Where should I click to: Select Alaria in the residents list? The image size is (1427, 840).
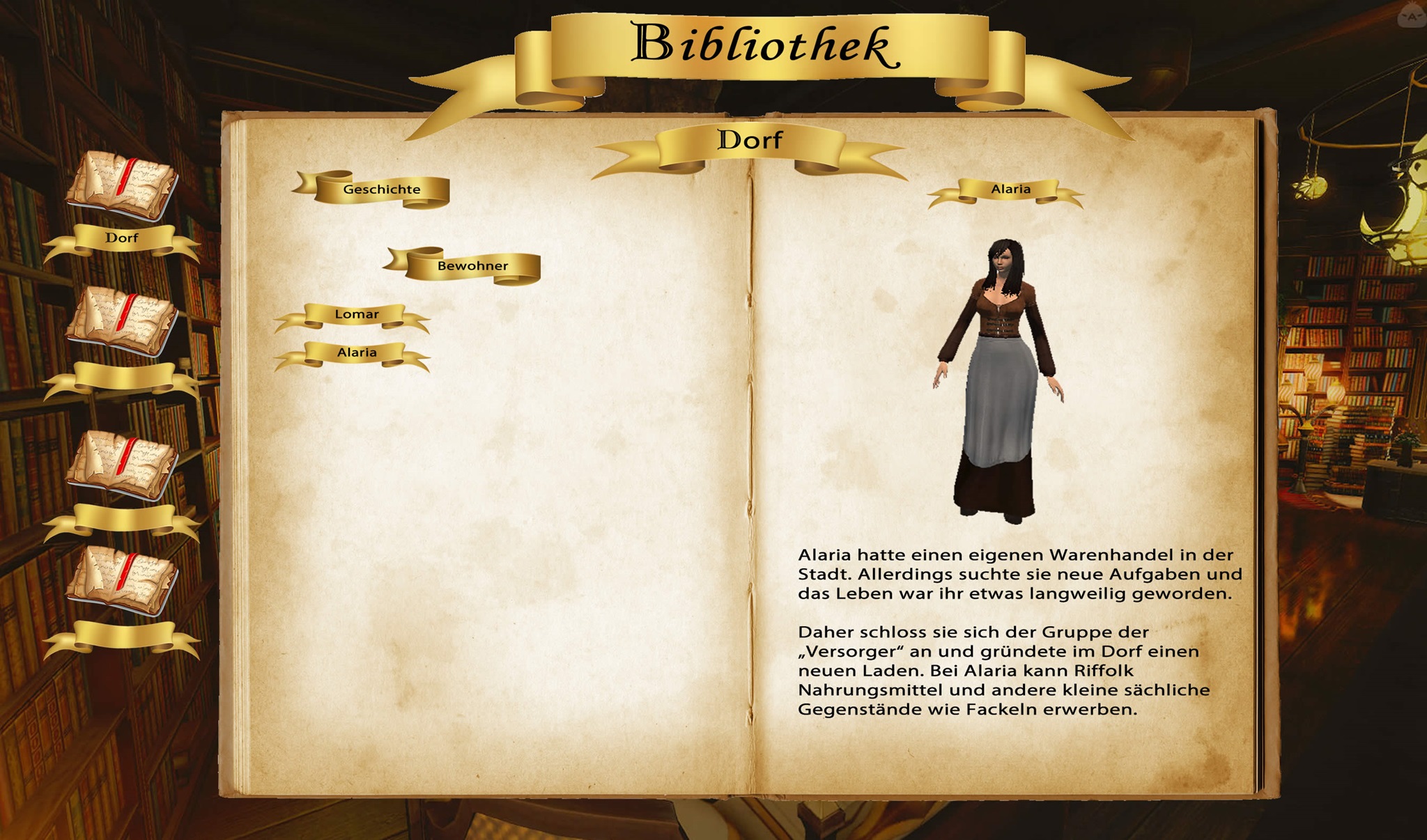point(356,353)
